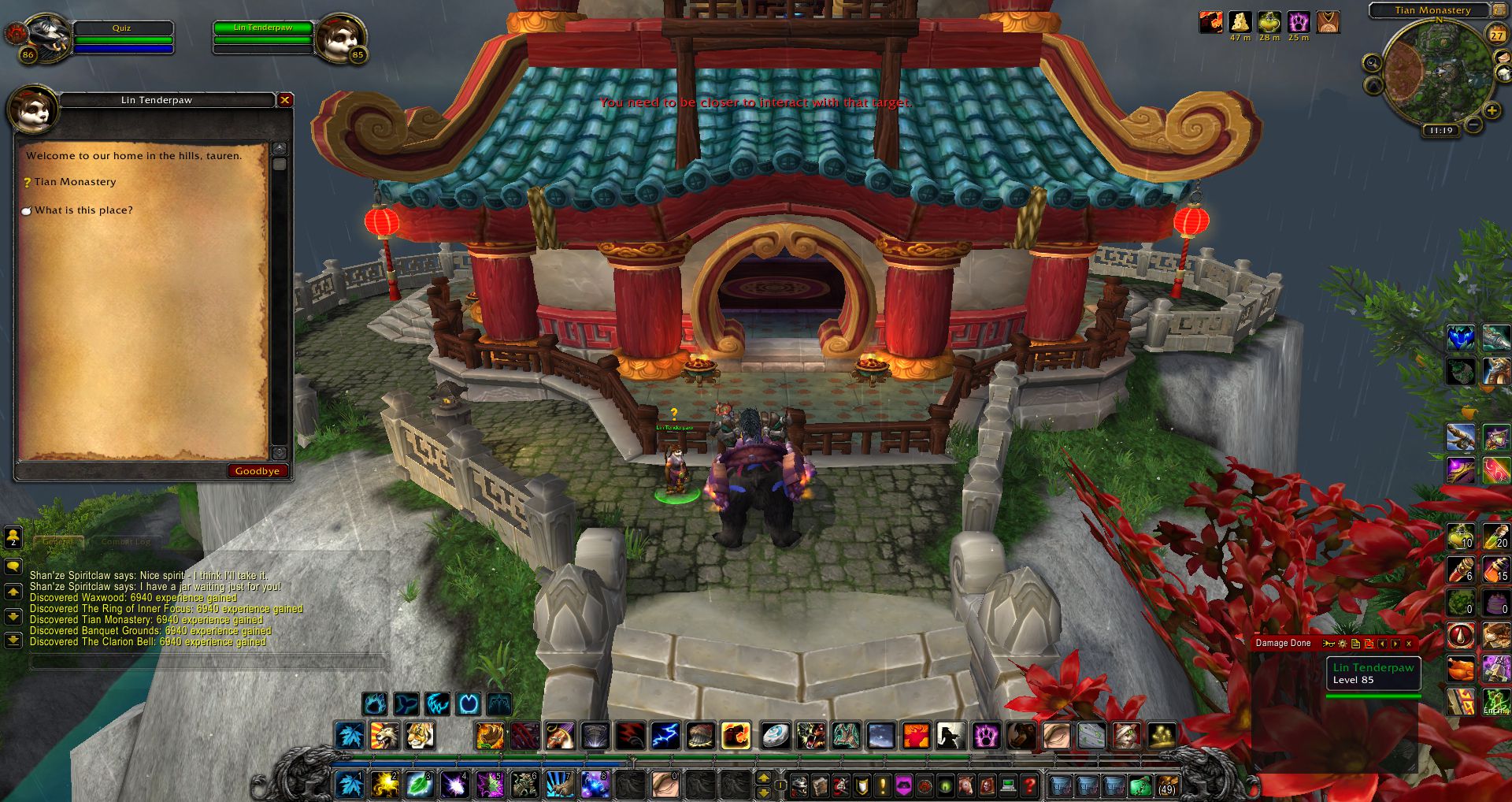Open the backpack showing 49 free slots
This screenshot has height=802, width=1512.
click(x=1166, y=785)
